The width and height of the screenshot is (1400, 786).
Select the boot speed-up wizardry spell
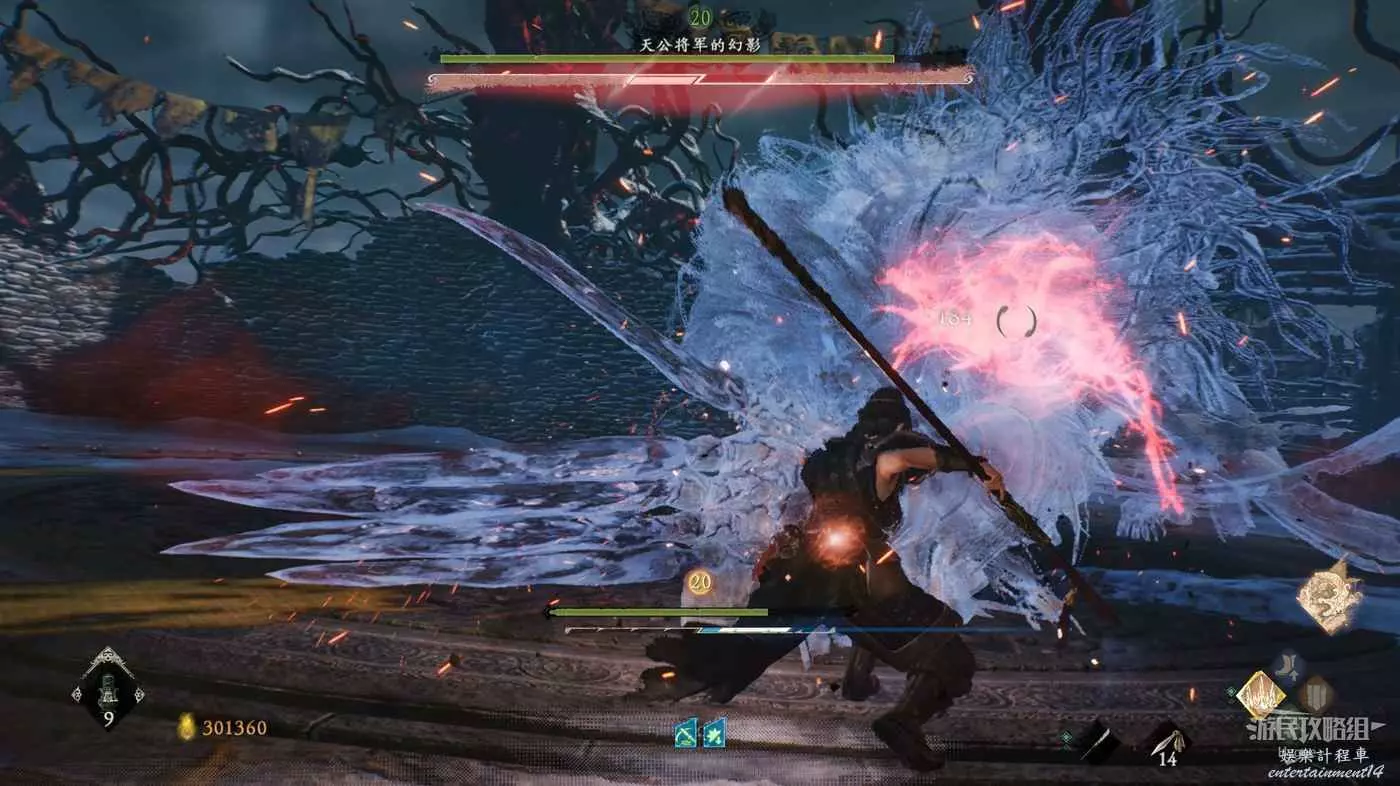coord(1288,666)
